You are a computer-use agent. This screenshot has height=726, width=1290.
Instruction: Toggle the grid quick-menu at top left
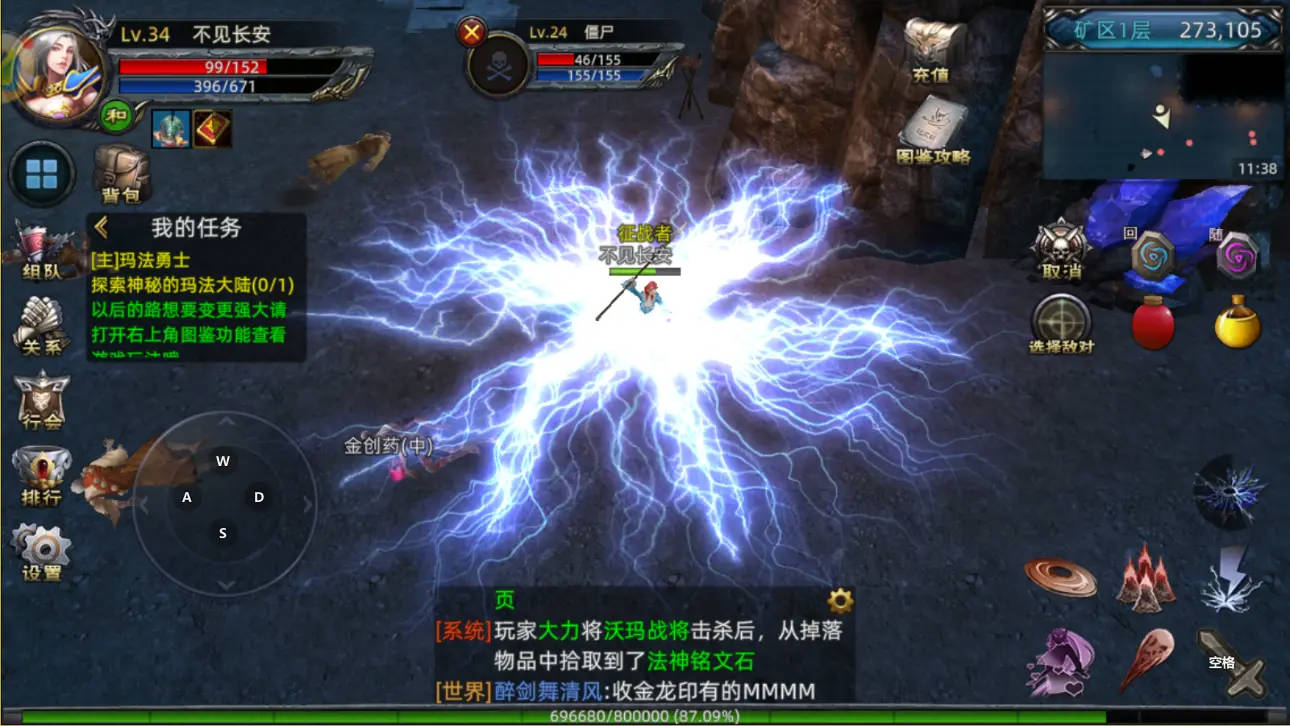click(x=40, y=172)
